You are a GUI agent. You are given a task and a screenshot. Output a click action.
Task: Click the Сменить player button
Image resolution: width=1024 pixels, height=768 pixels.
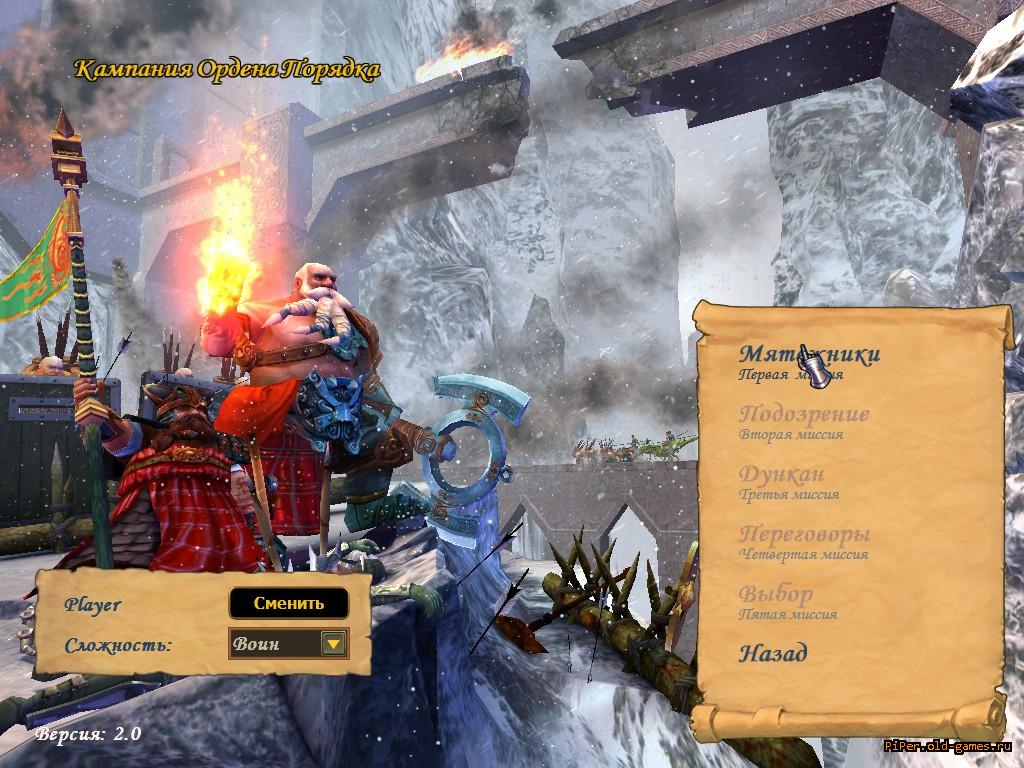click(289, 603)
